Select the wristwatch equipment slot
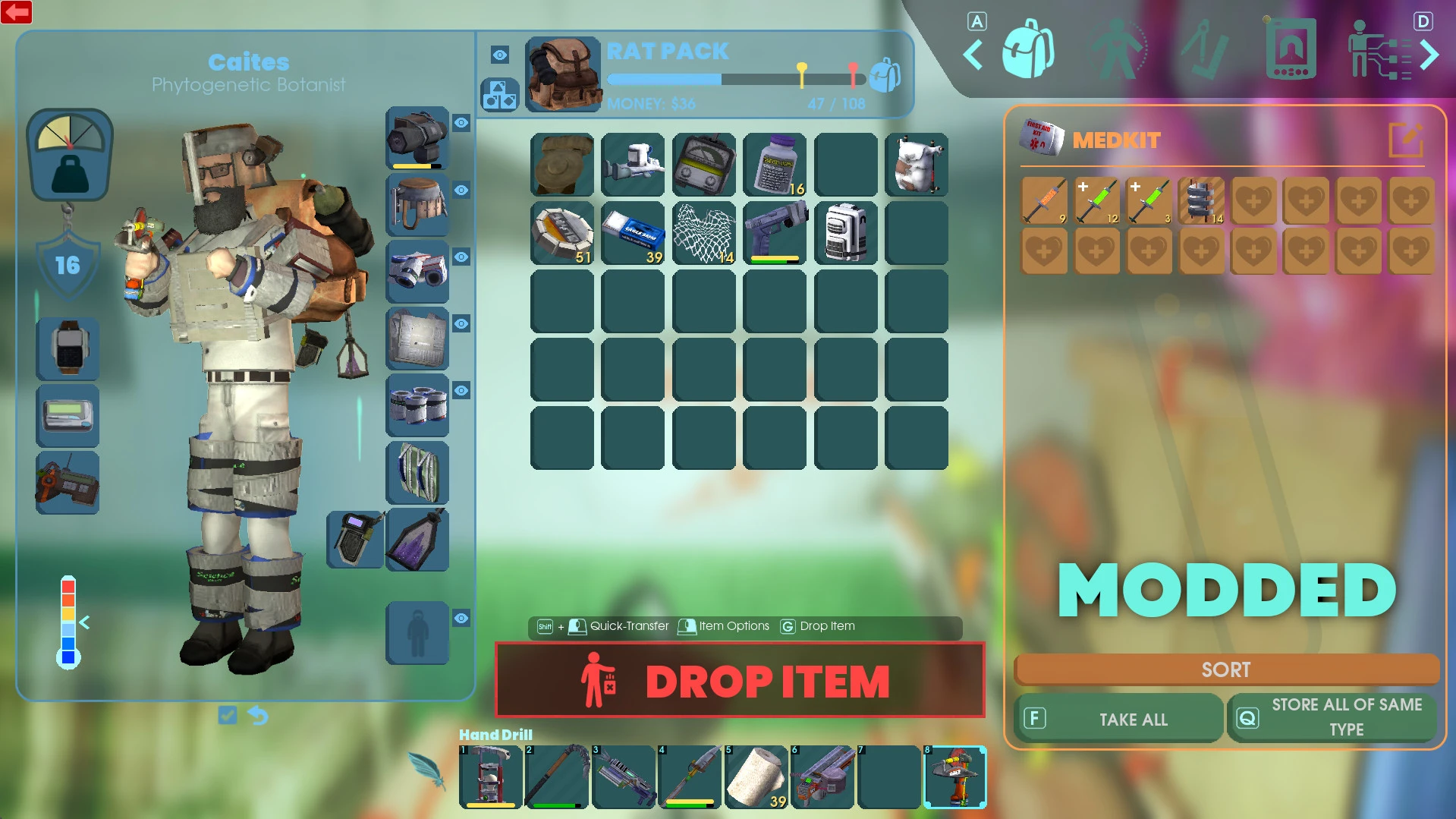The height and width of the screenshot is (819, 1456). 68,349
